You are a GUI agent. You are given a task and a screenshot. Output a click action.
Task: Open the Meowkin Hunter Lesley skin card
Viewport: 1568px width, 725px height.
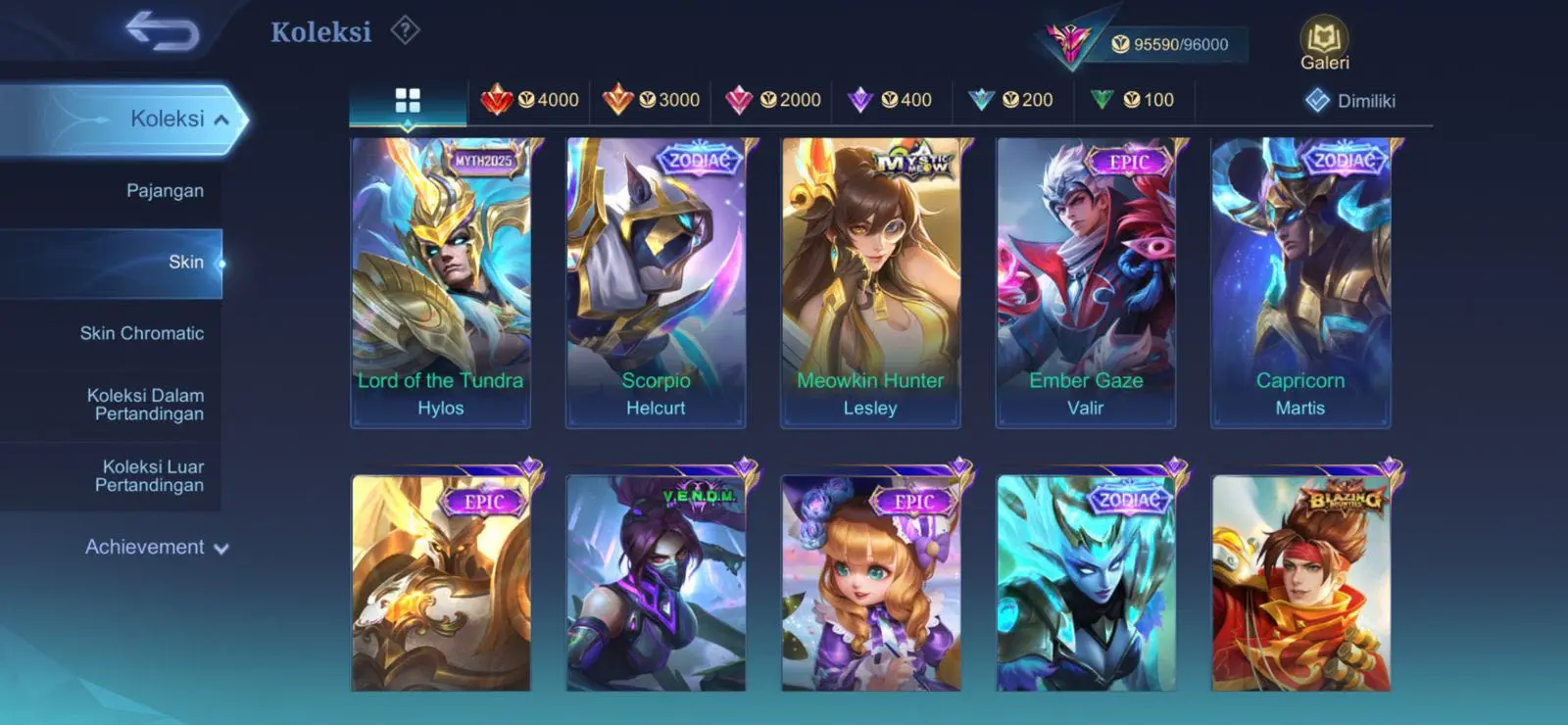870,282
